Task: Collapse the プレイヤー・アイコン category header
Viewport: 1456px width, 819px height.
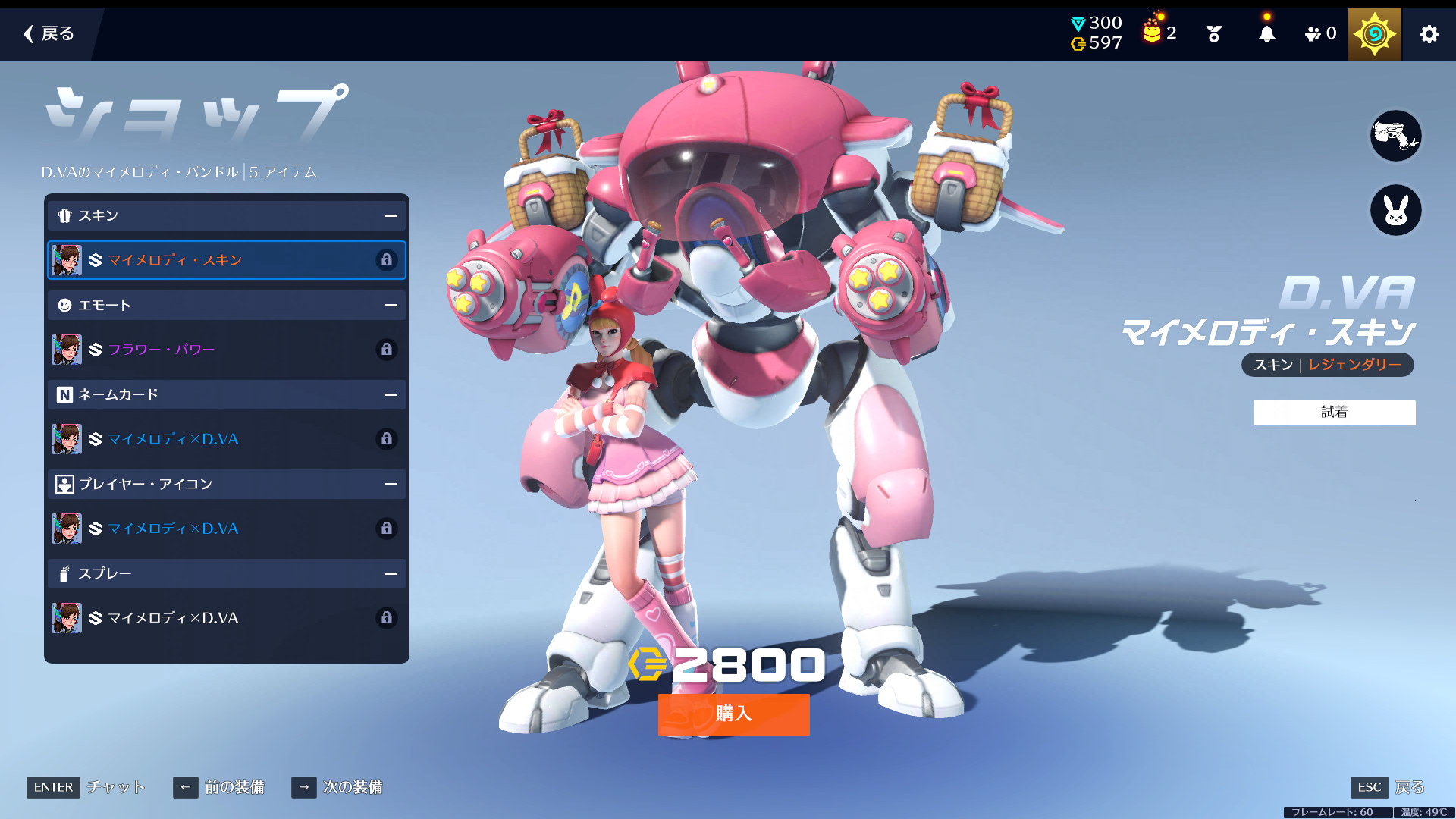Action: point(391,485)
